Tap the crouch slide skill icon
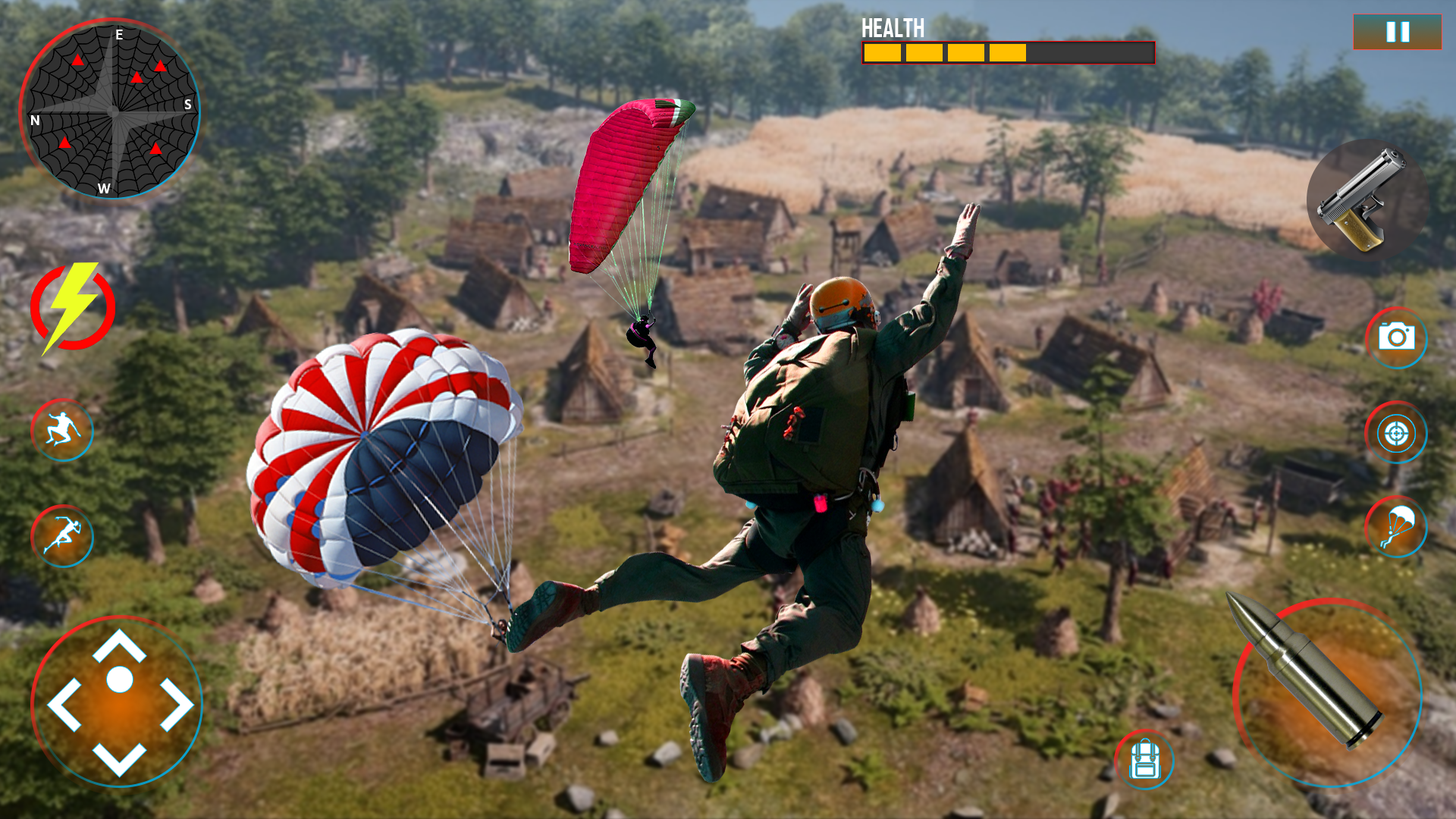The image size is (1456, 819). pos(63,431)
